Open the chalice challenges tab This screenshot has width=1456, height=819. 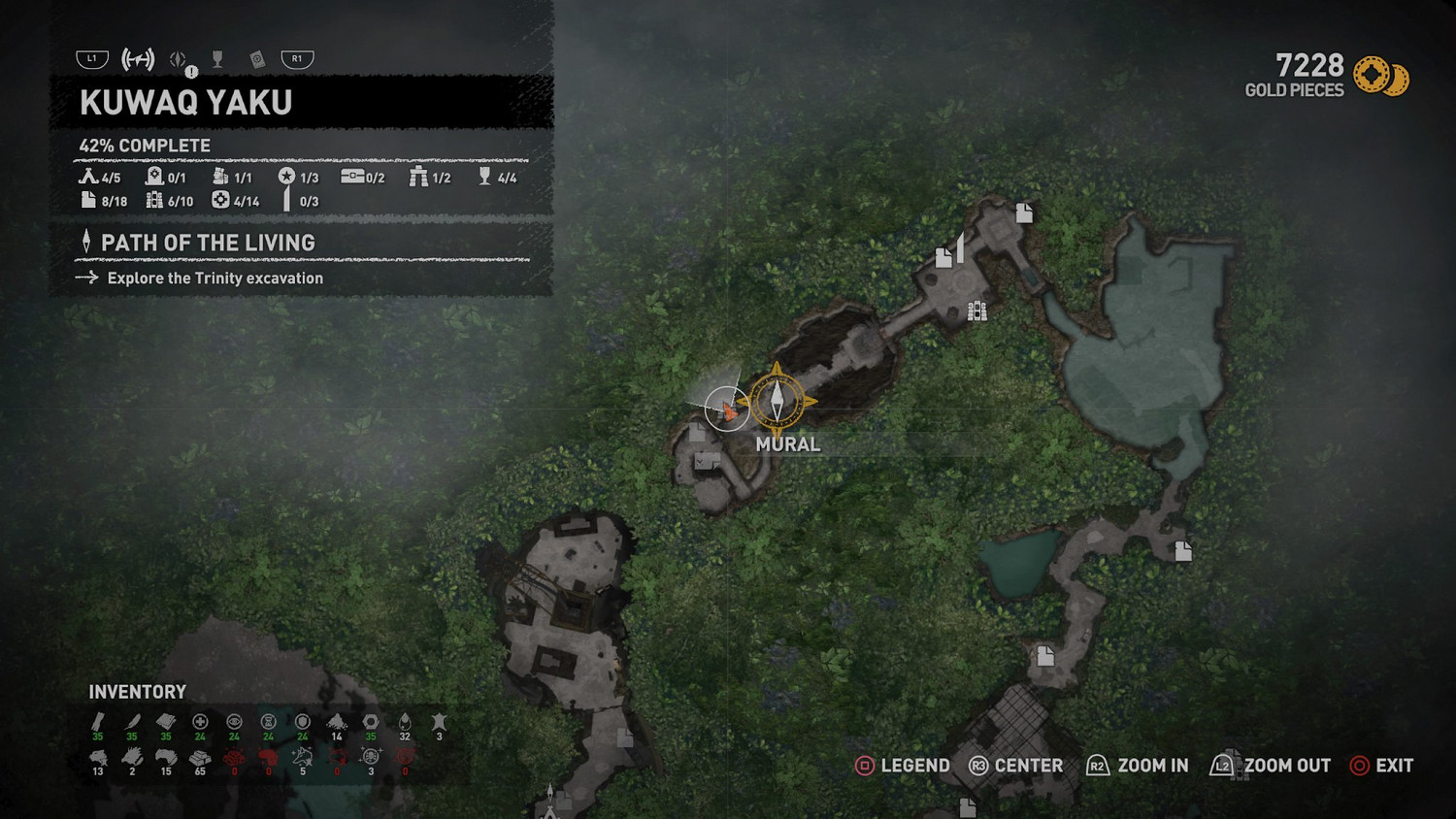217,60
